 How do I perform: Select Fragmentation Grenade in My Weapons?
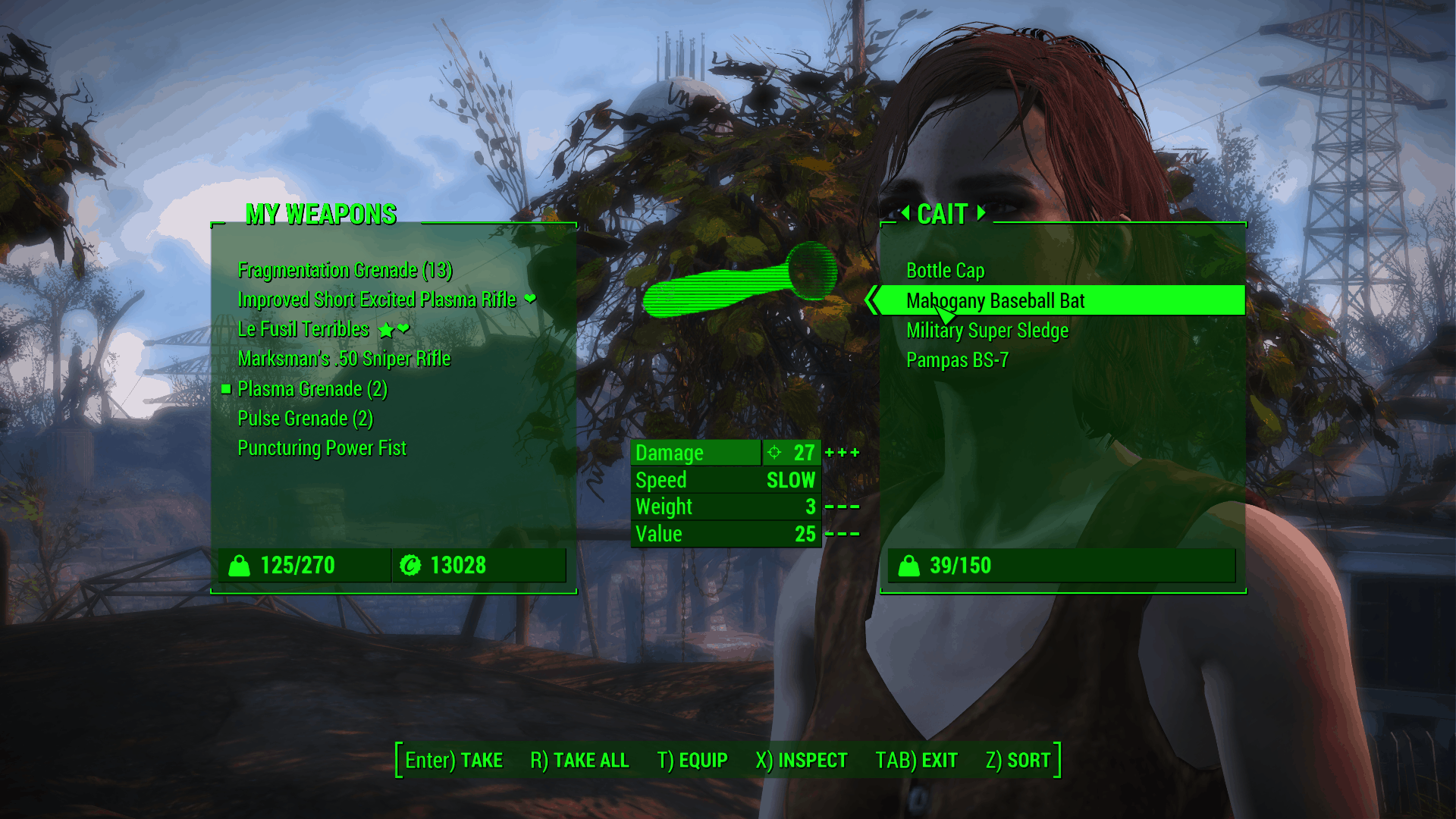(x=344, y=270)
